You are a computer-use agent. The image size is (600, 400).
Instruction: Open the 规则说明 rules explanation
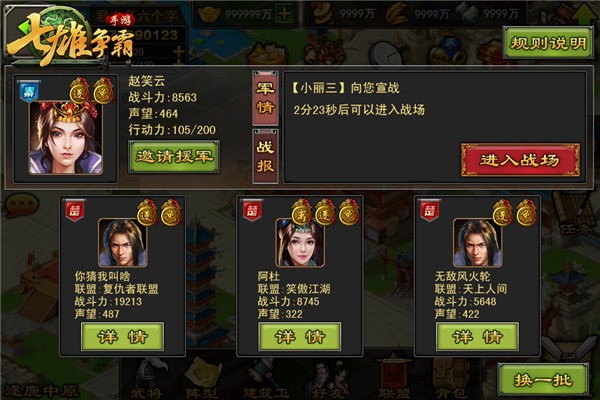pos(545,47)
